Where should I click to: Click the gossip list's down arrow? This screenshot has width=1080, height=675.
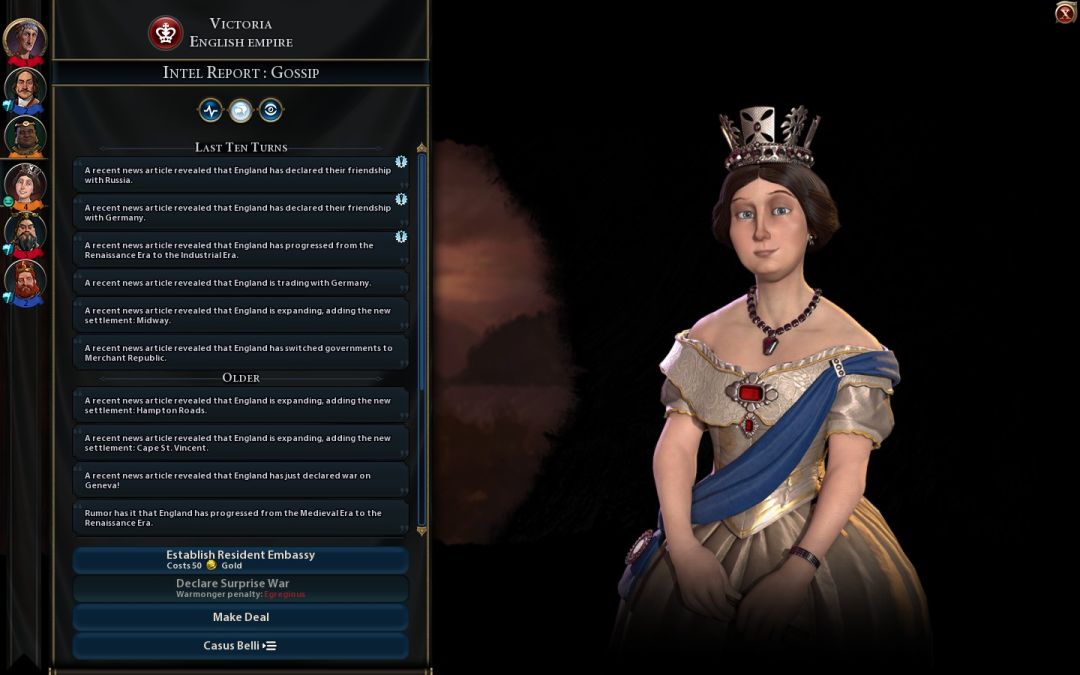click(x=421, y=531)
